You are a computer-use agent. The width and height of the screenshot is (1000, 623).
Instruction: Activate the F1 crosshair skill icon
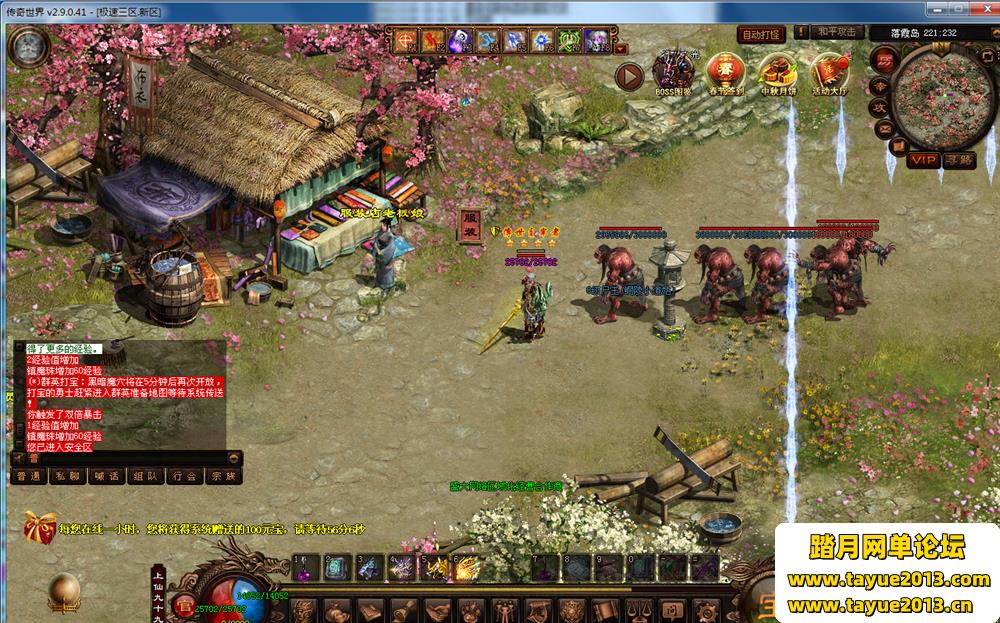tap(407, 41)
